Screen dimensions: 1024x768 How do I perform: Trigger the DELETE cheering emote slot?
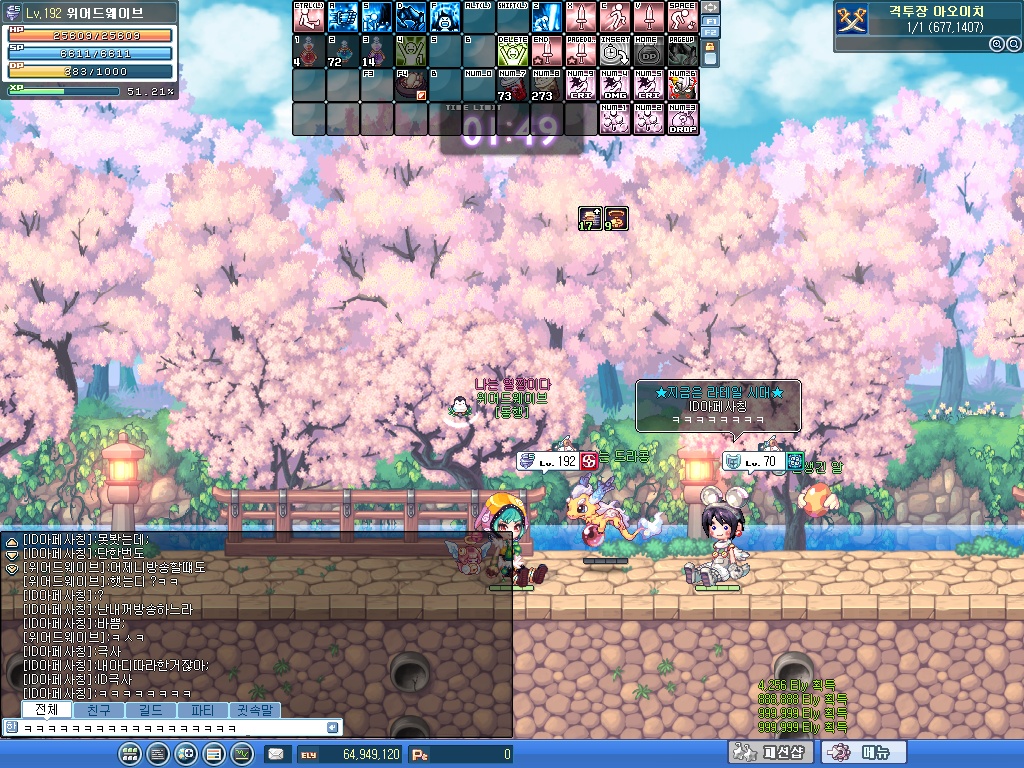[x=513, y=51]
